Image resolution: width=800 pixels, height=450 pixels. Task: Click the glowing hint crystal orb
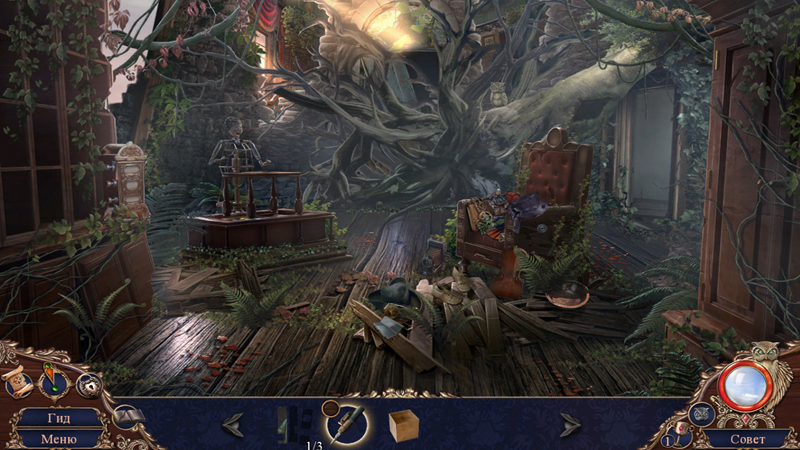click(744, 385)
